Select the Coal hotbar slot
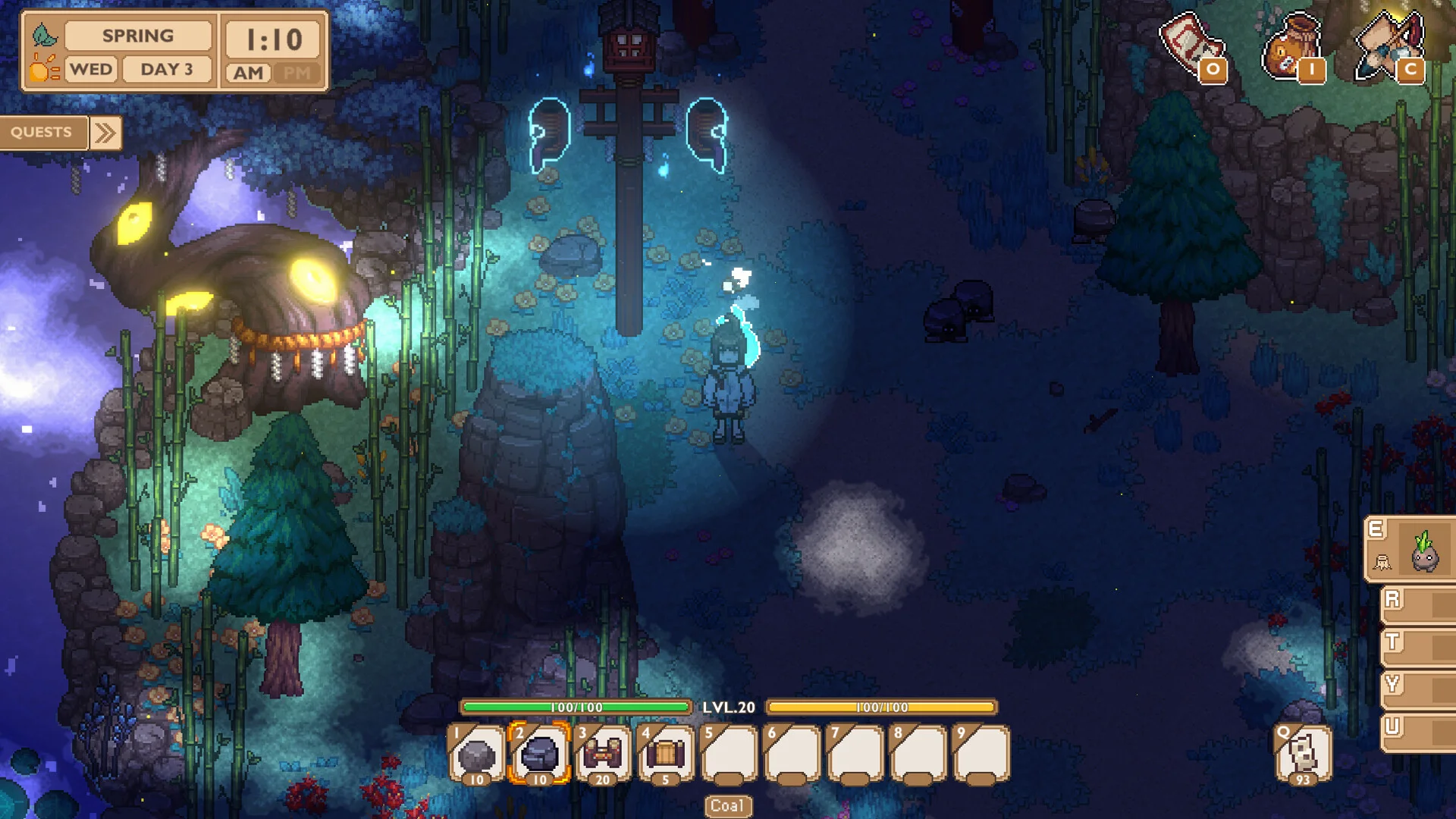1456x819 pixels. pyautogui.click(x=539, y=754)
